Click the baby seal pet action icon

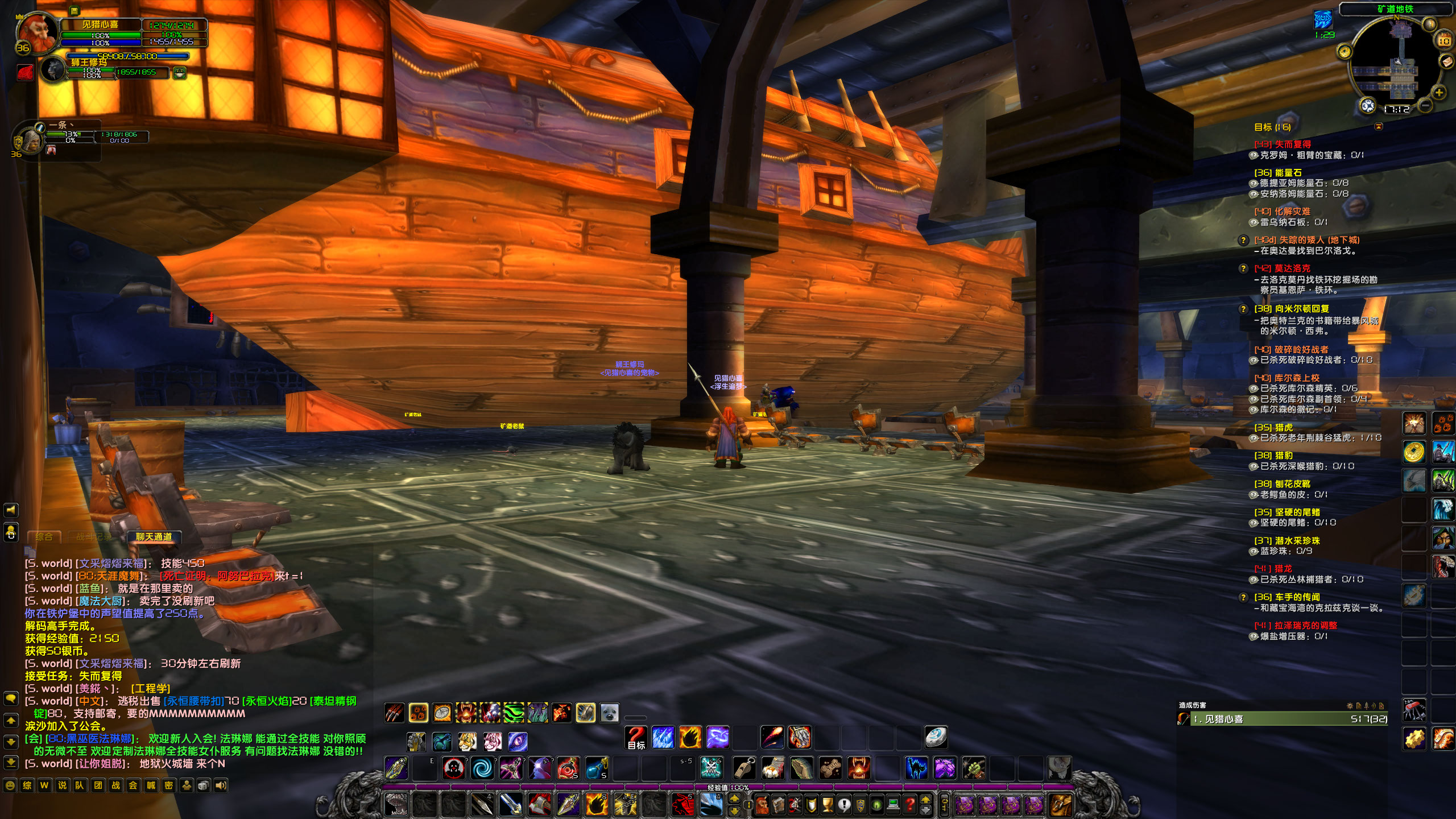coord(610,713)
